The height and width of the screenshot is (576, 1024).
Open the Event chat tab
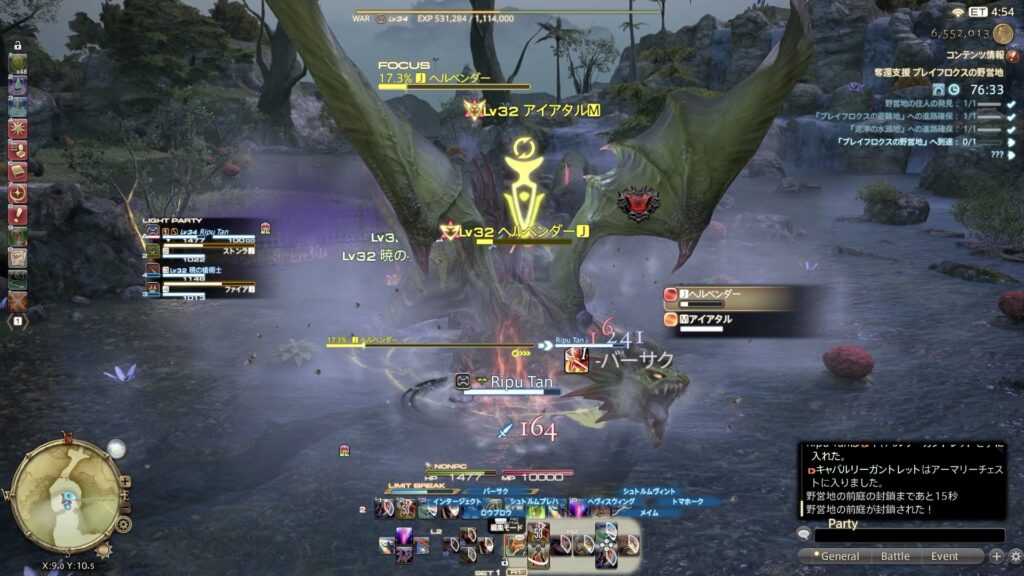pyautogui.click(x=945, y=556)
